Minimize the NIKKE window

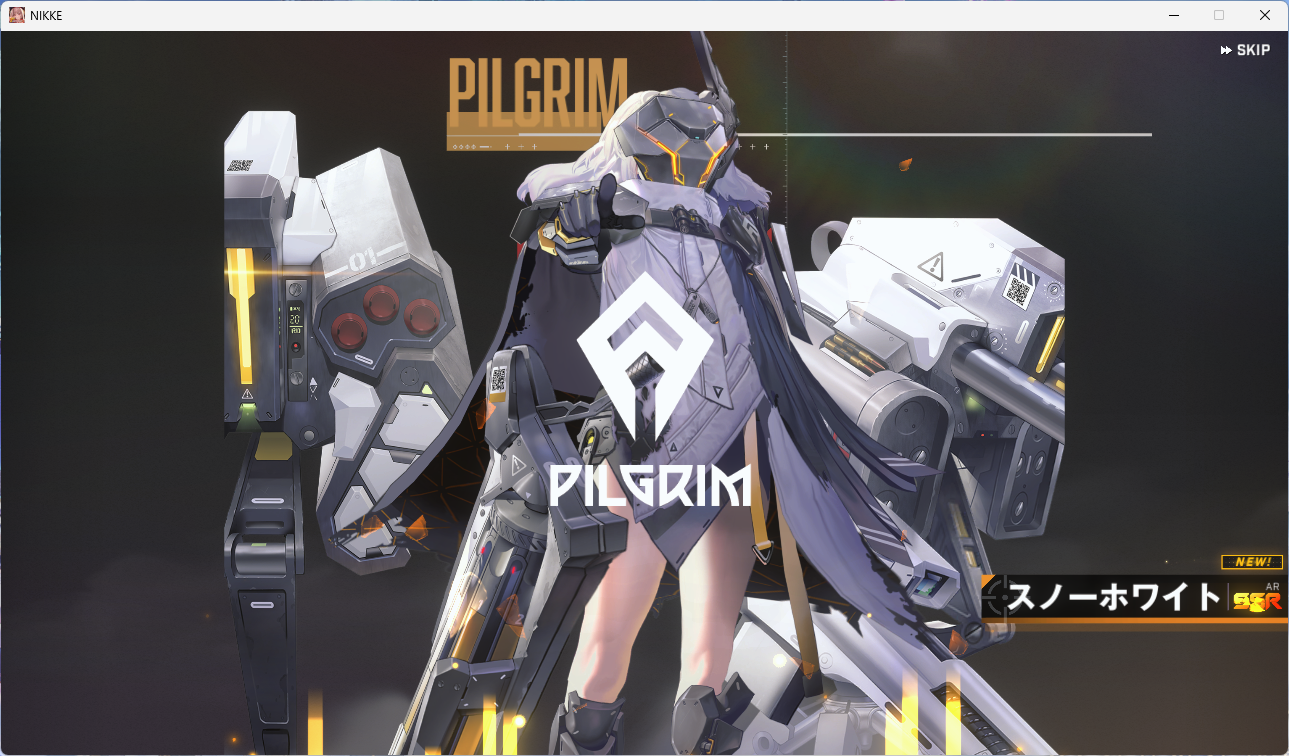coord(1173,15)
